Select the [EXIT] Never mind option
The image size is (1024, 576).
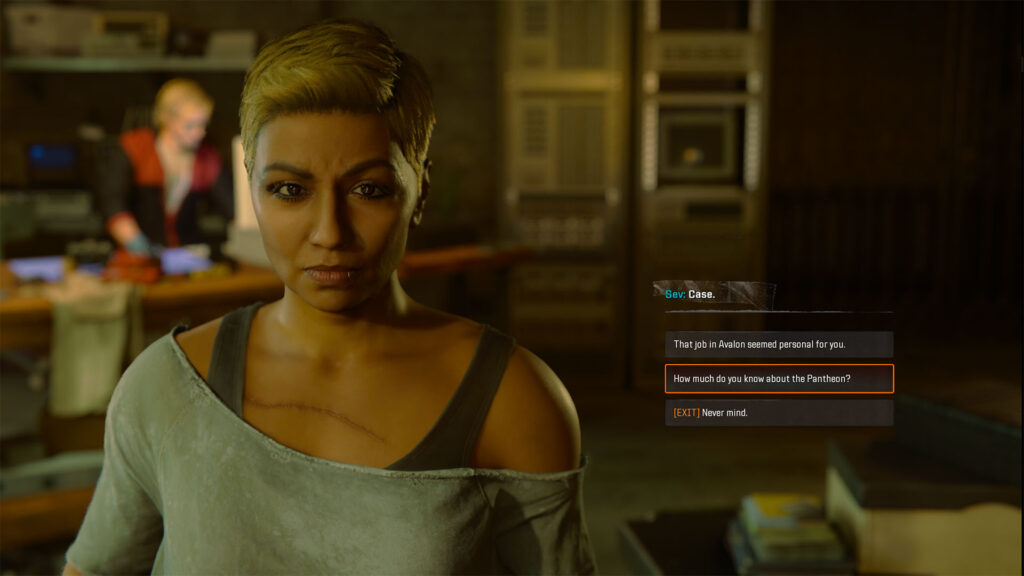[778, 413]
